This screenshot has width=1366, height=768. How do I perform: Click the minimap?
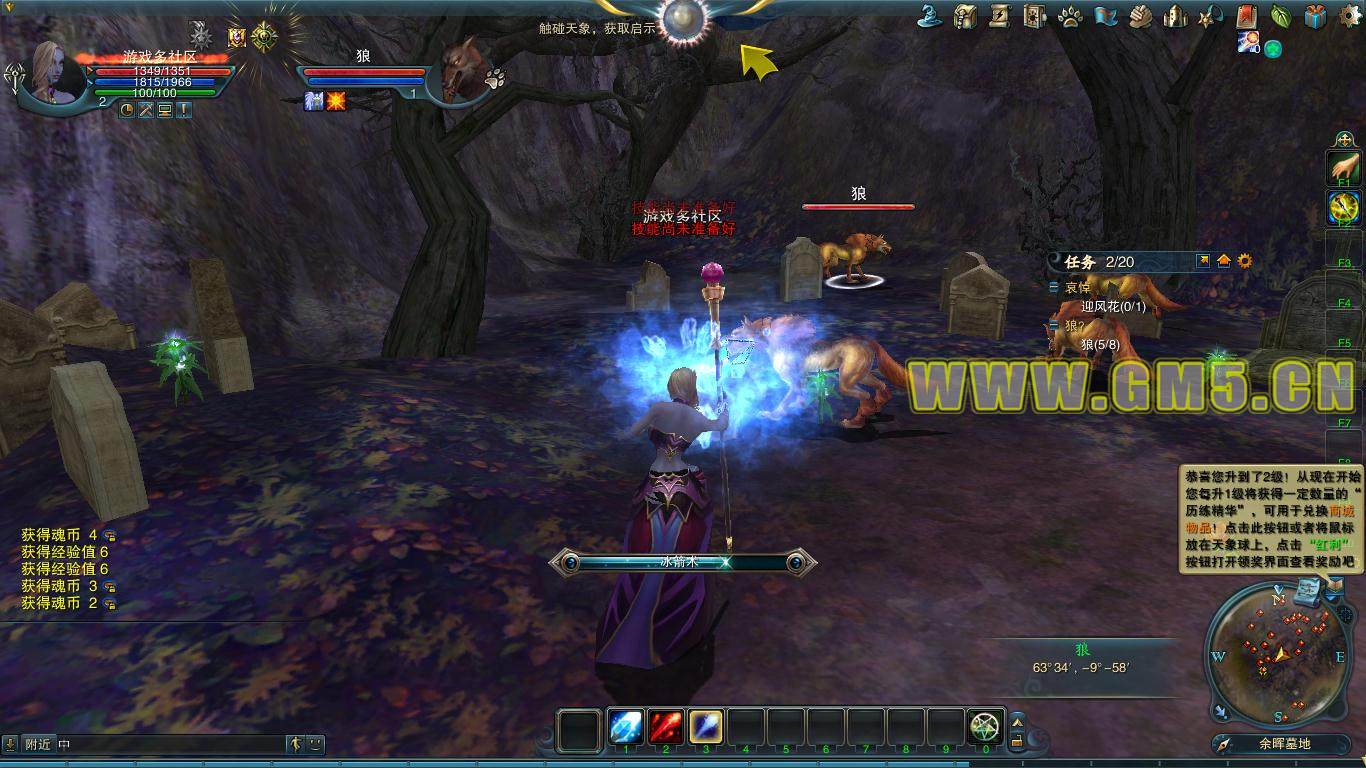coord(1277,653)
